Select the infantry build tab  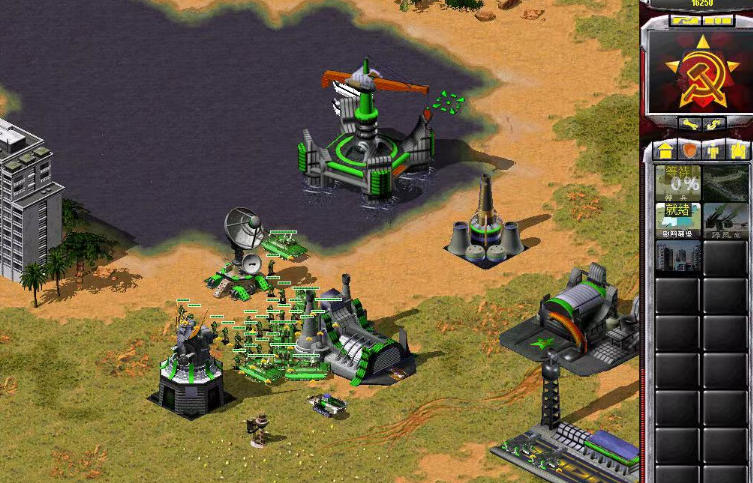(x=713, y=150)
